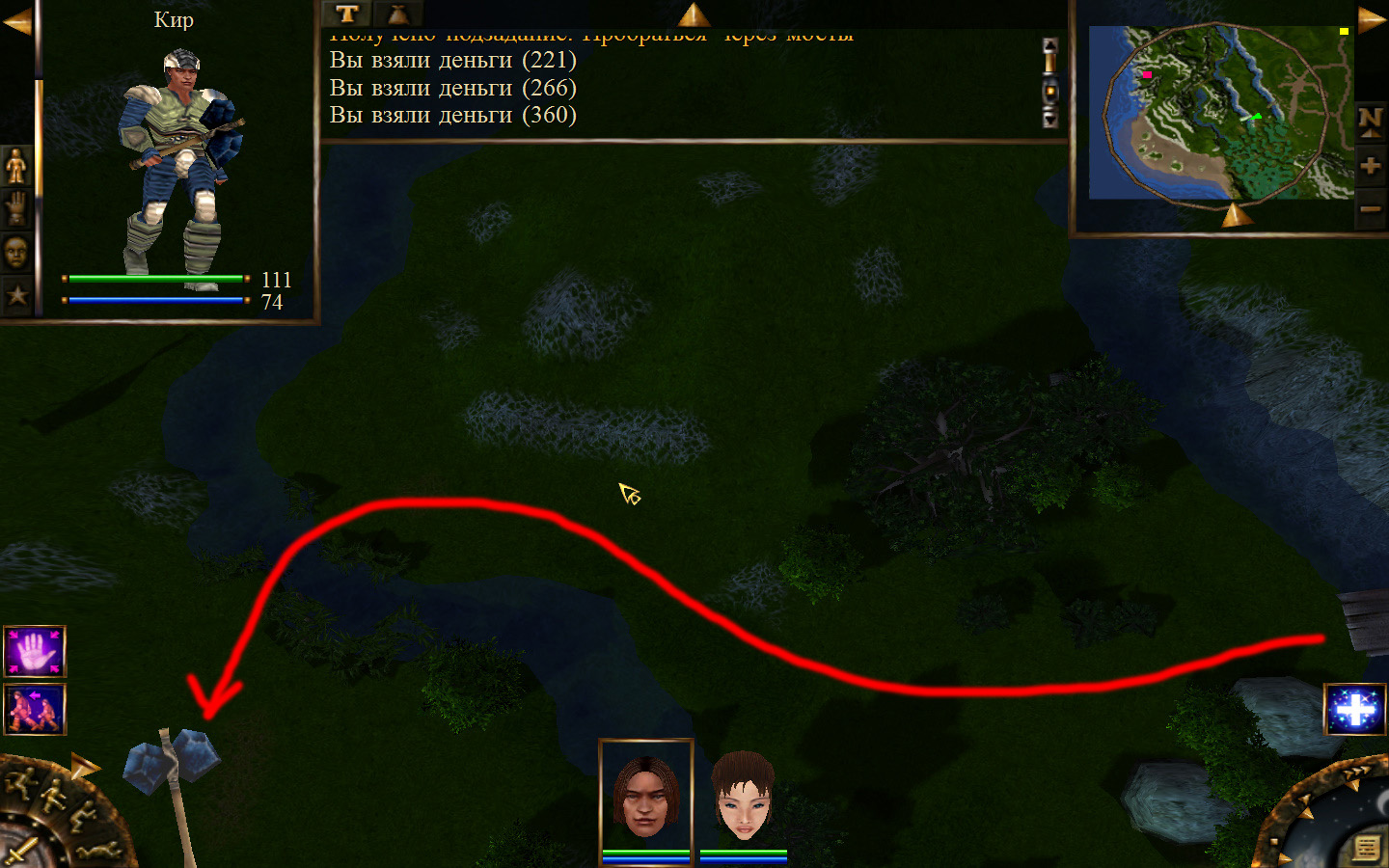Open the face icon on the character panel
1389x868 pixels.
(16, 253)
